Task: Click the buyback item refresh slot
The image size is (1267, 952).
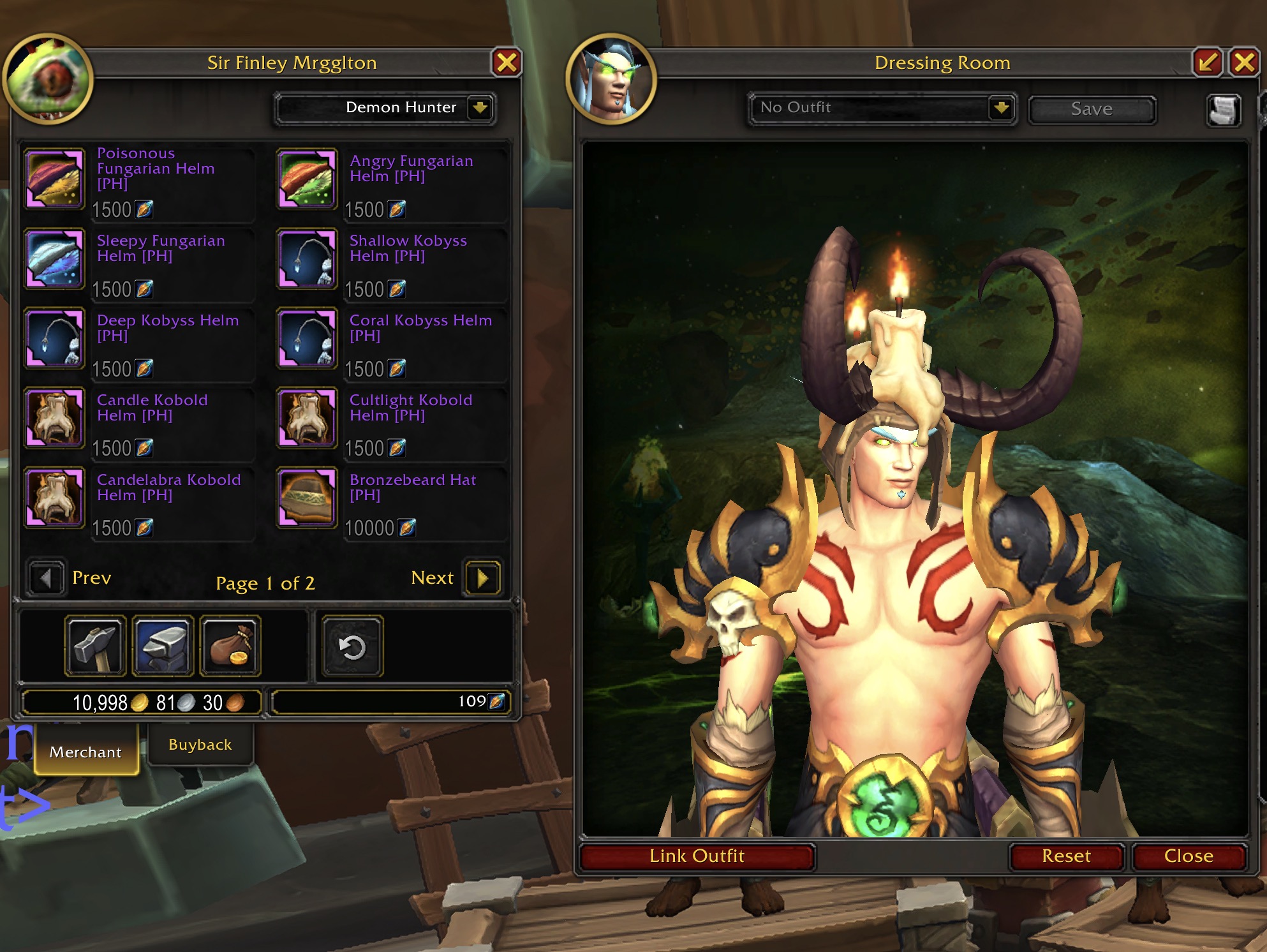Action: point(352,646)
